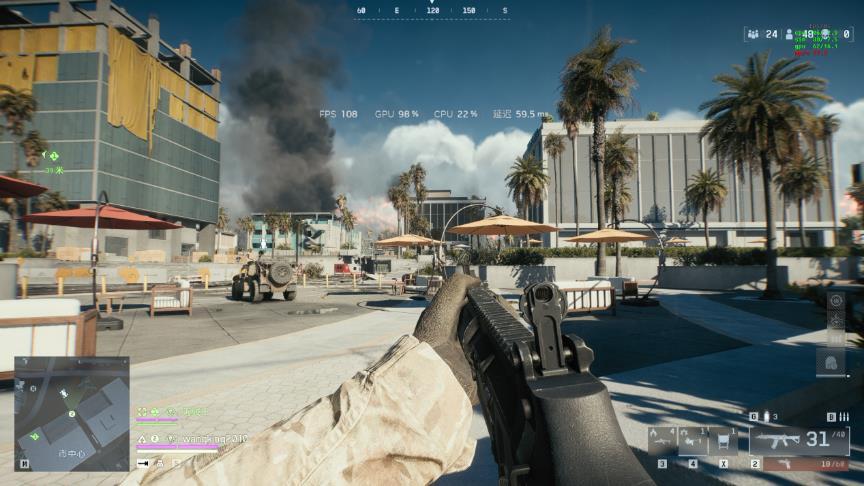The height and width of the screenshot is (486, 864).
Task: Select the primary assault rifle weapon slot
Action: [799, 440]
